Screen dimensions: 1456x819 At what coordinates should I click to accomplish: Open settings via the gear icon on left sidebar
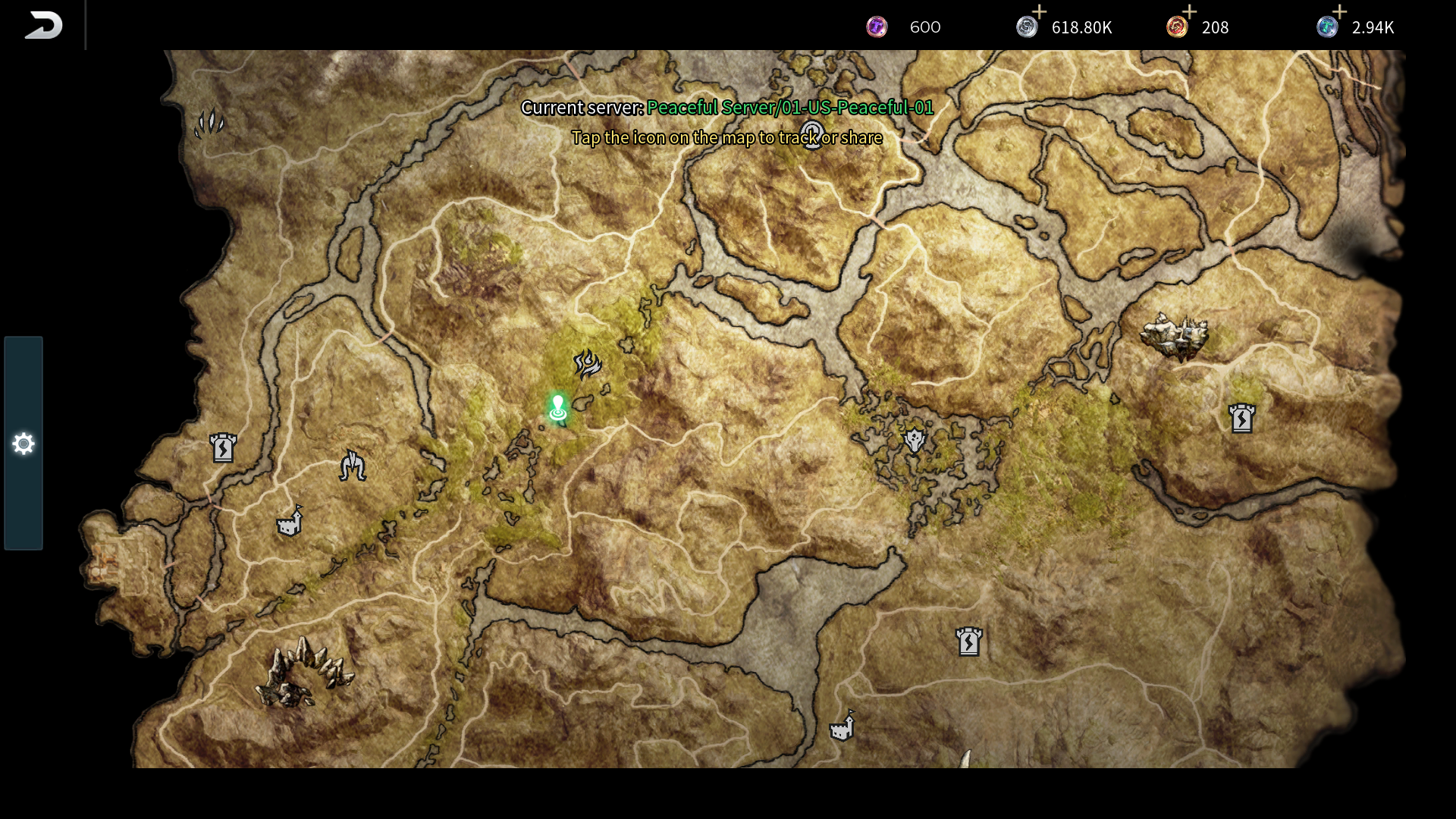point(23,444)
